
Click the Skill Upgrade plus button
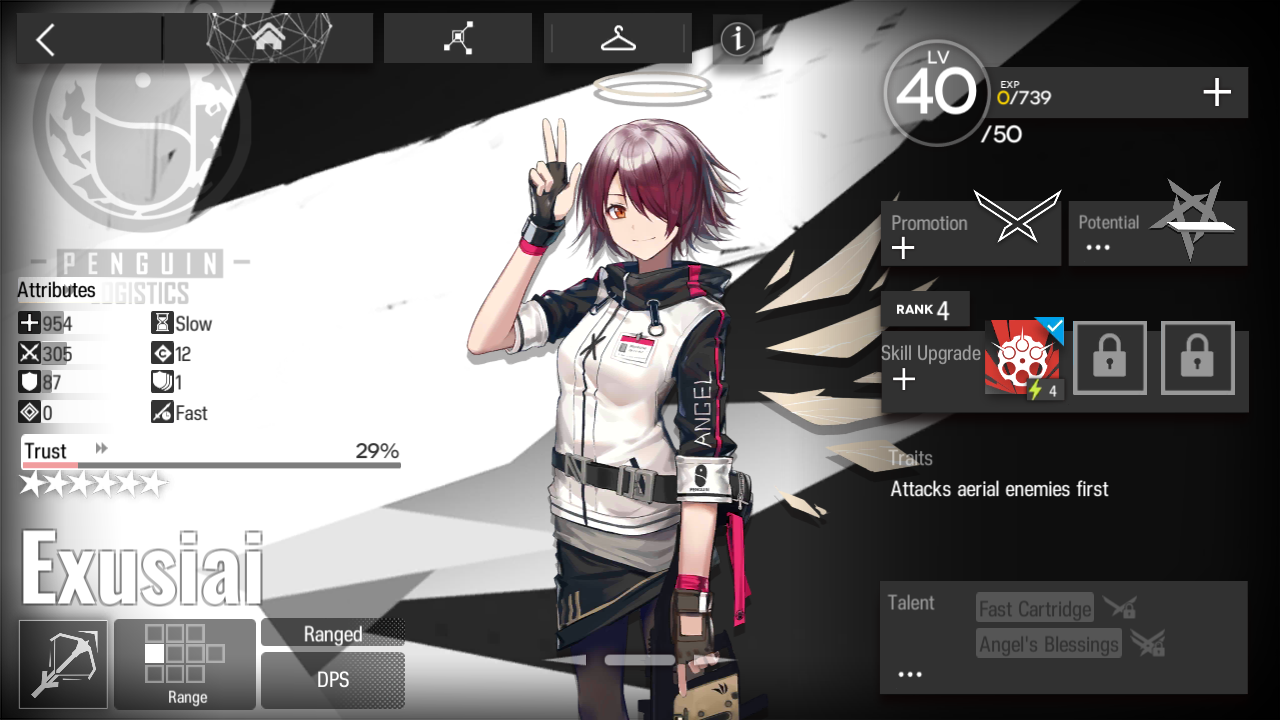pos(904,380)
